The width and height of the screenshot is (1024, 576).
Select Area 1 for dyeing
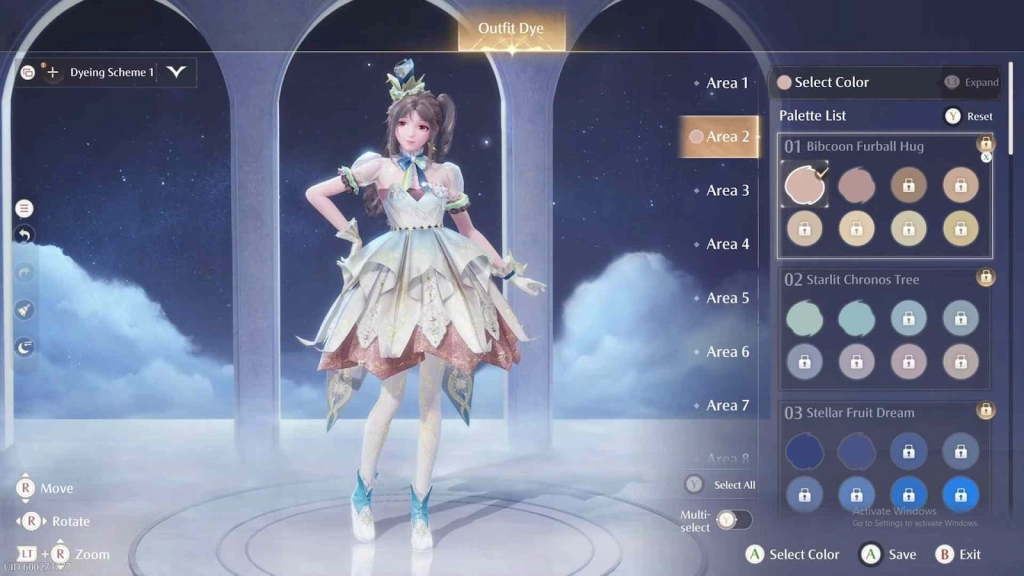[727, 83]
